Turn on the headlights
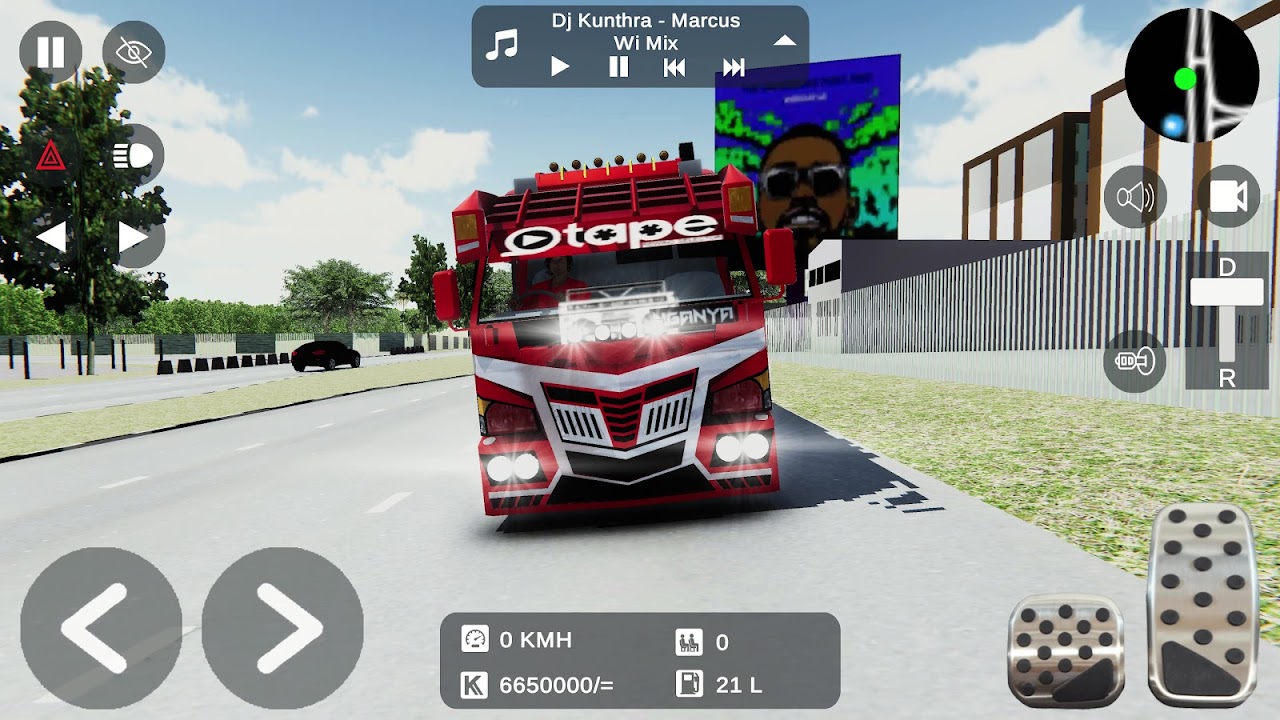The image size is (1280, 720). [135, 157]
